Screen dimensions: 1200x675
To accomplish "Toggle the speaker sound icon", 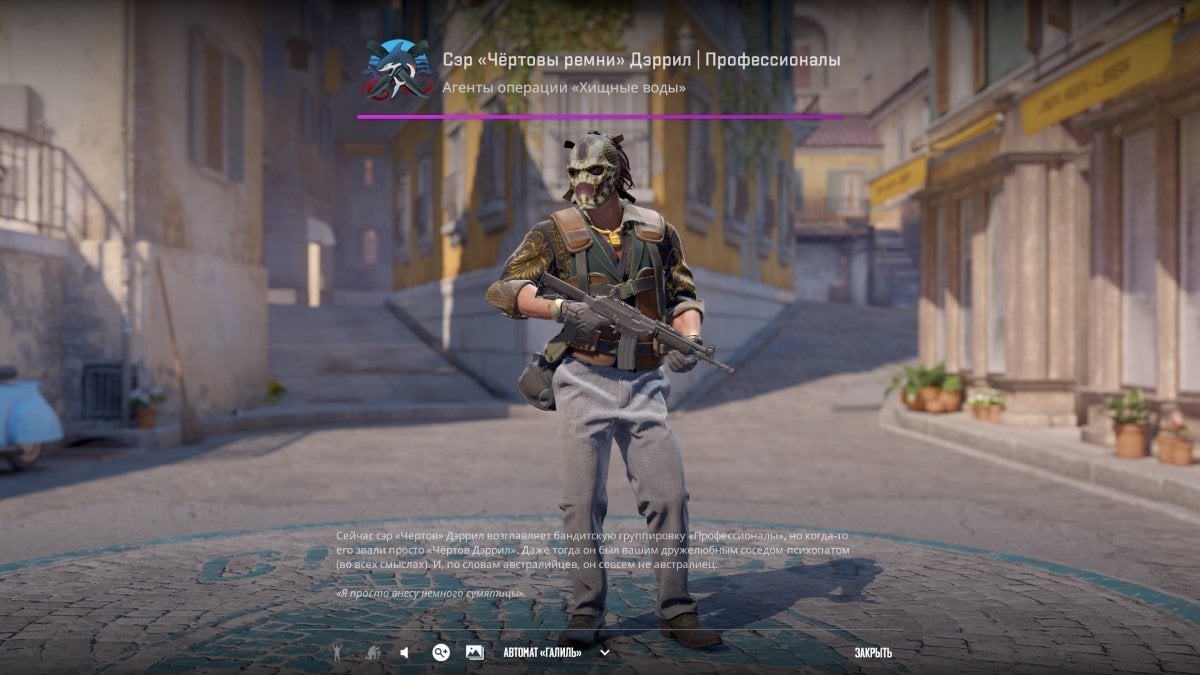I will pyautogui.click(x=405, y=653).
